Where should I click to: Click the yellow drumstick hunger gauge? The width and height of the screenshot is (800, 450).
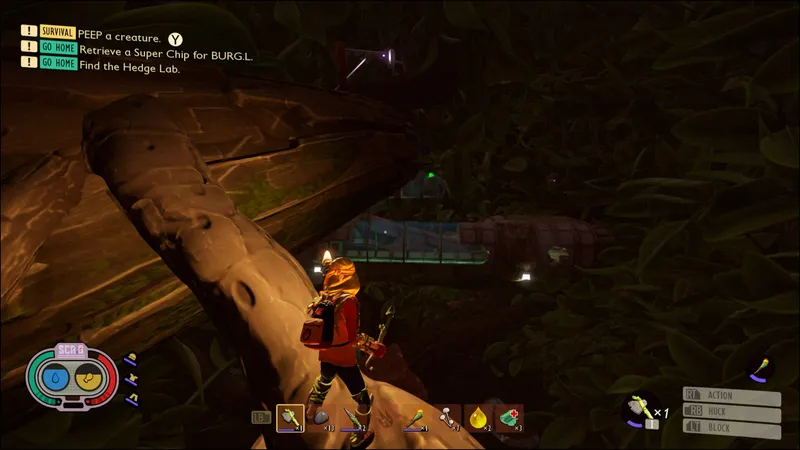coord(88,379)
